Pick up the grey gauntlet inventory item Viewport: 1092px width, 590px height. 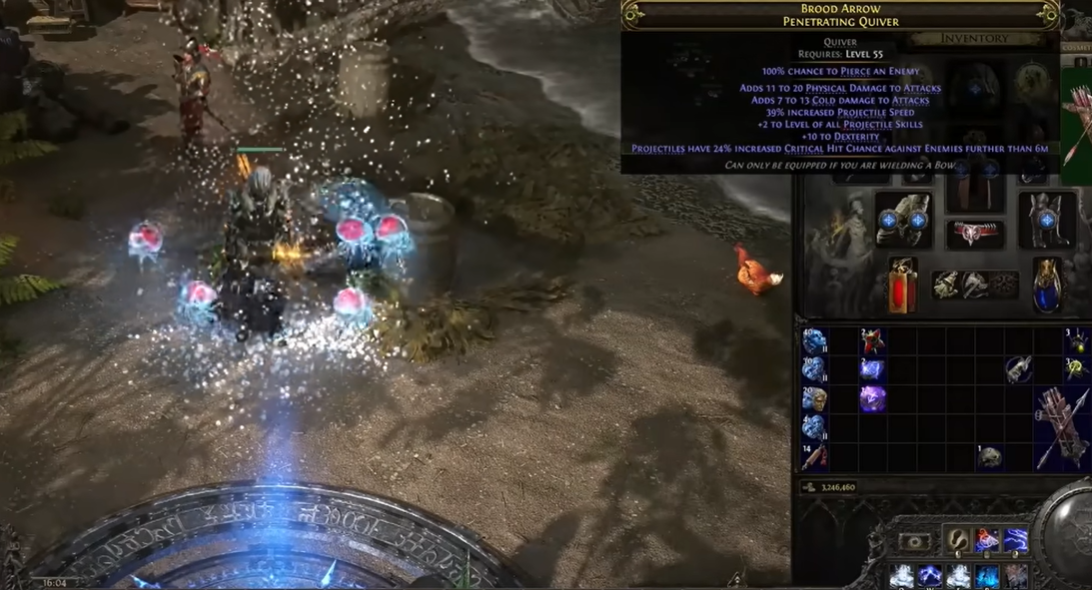pyautogui.click(x=1019, y=369)
